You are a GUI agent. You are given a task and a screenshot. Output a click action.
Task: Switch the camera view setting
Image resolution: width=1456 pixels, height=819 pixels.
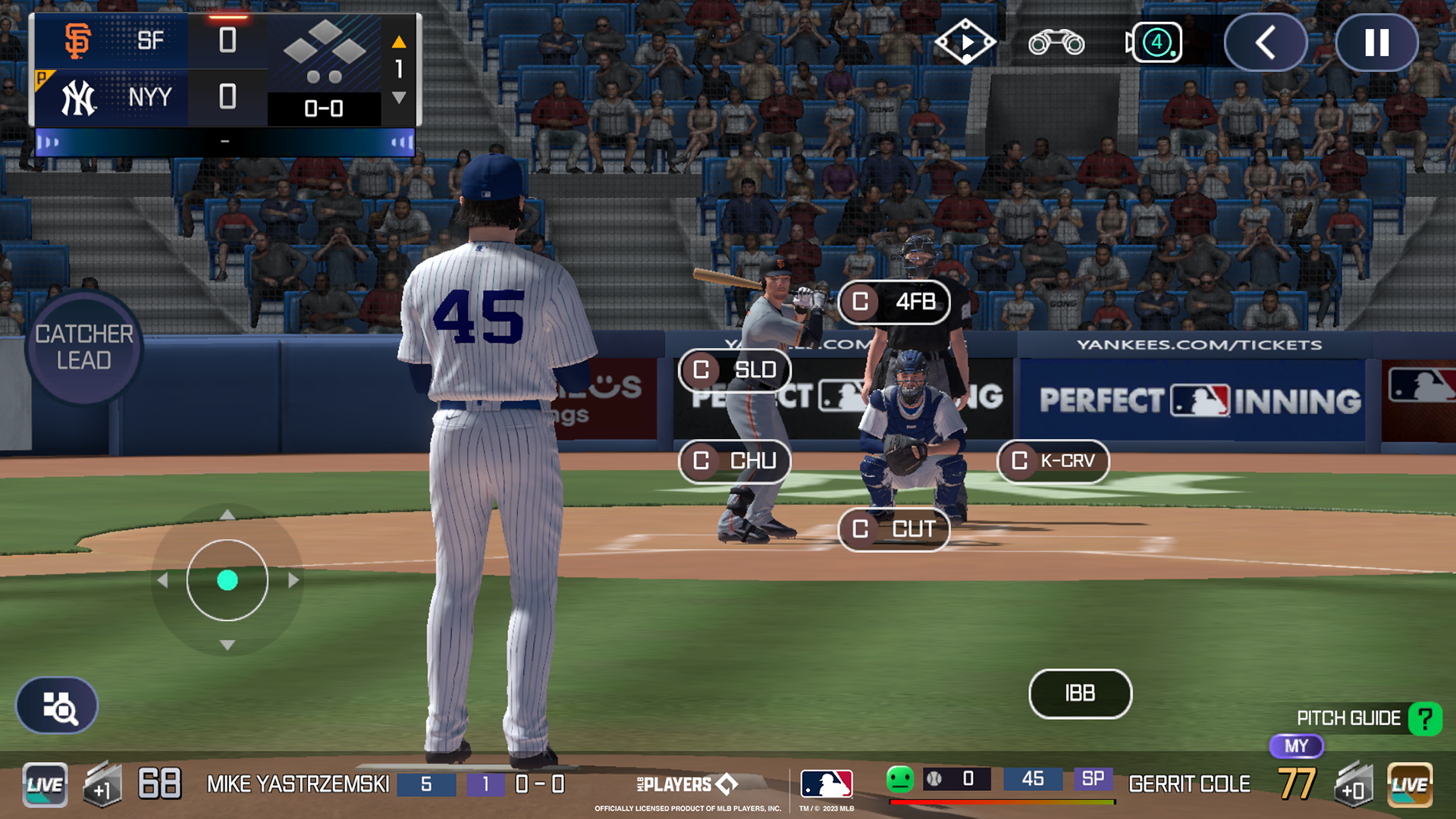(x=1154, y=43)
